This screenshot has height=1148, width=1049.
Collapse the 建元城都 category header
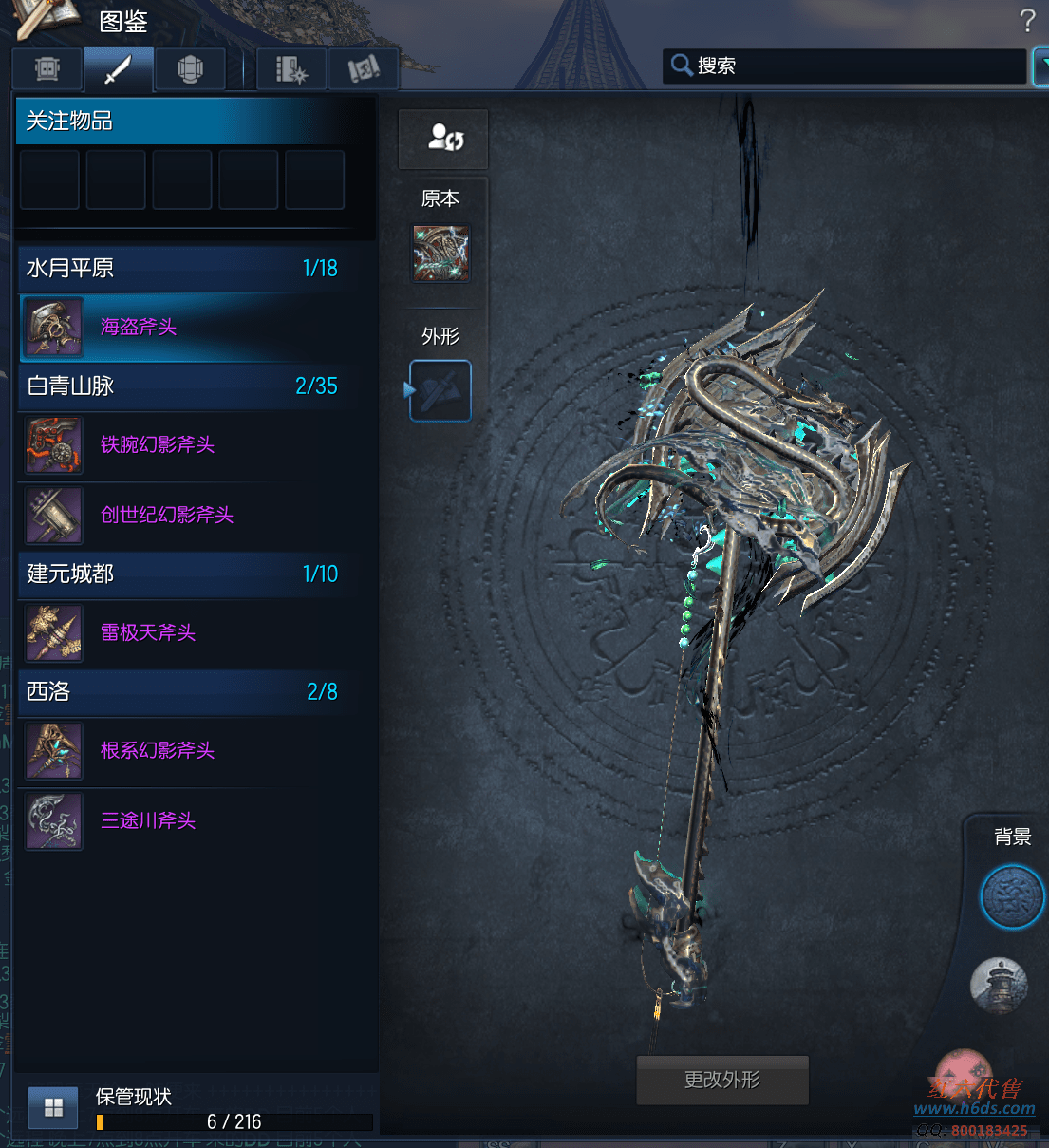(x=182, y=574)
